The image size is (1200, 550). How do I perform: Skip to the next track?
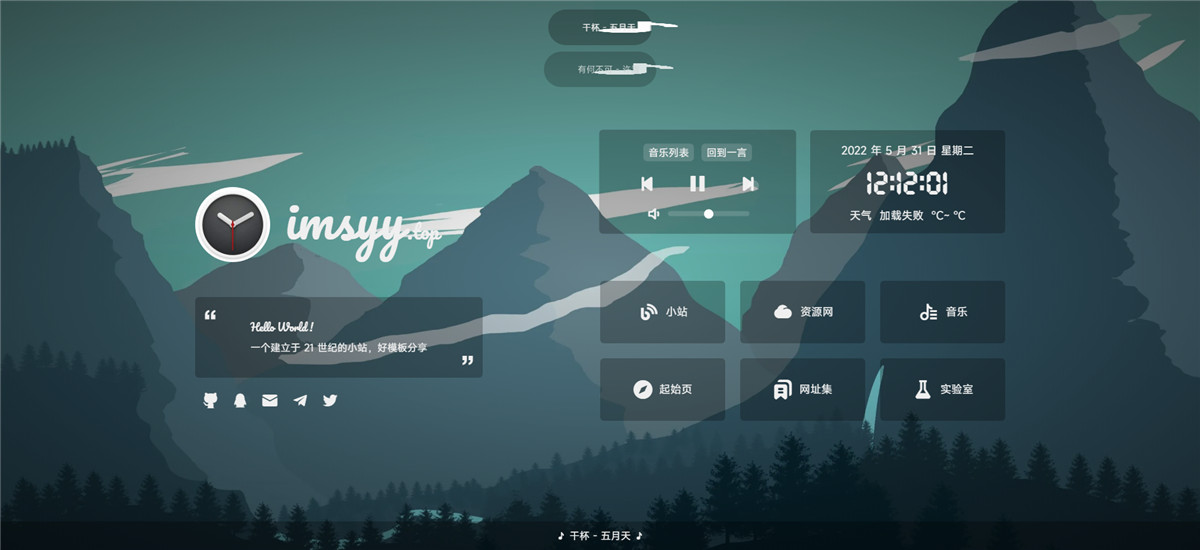click(748, 184)
